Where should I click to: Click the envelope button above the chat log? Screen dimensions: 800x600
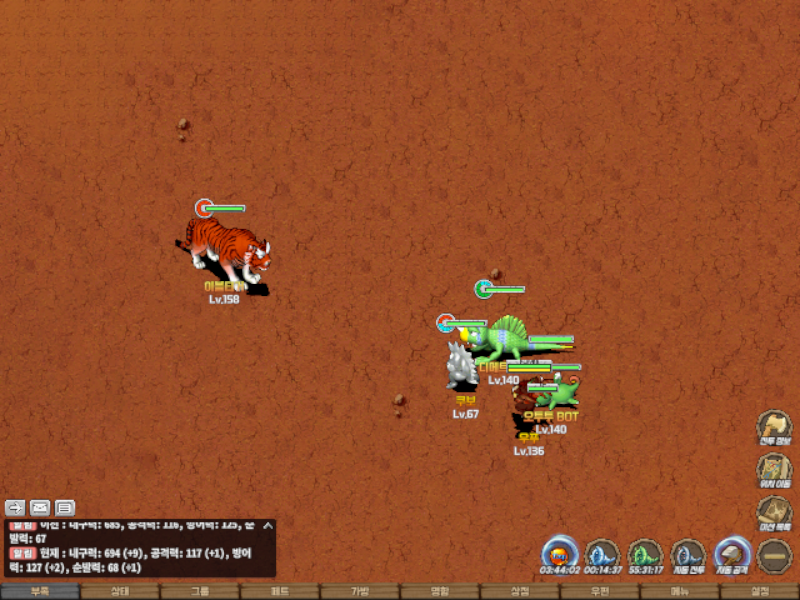pos(40,507)
